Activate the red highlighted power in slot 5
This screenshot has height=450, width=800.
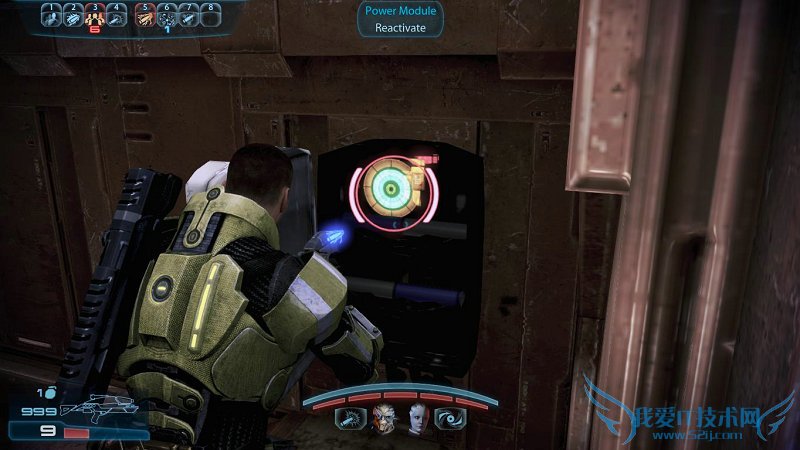pos(145,17)
